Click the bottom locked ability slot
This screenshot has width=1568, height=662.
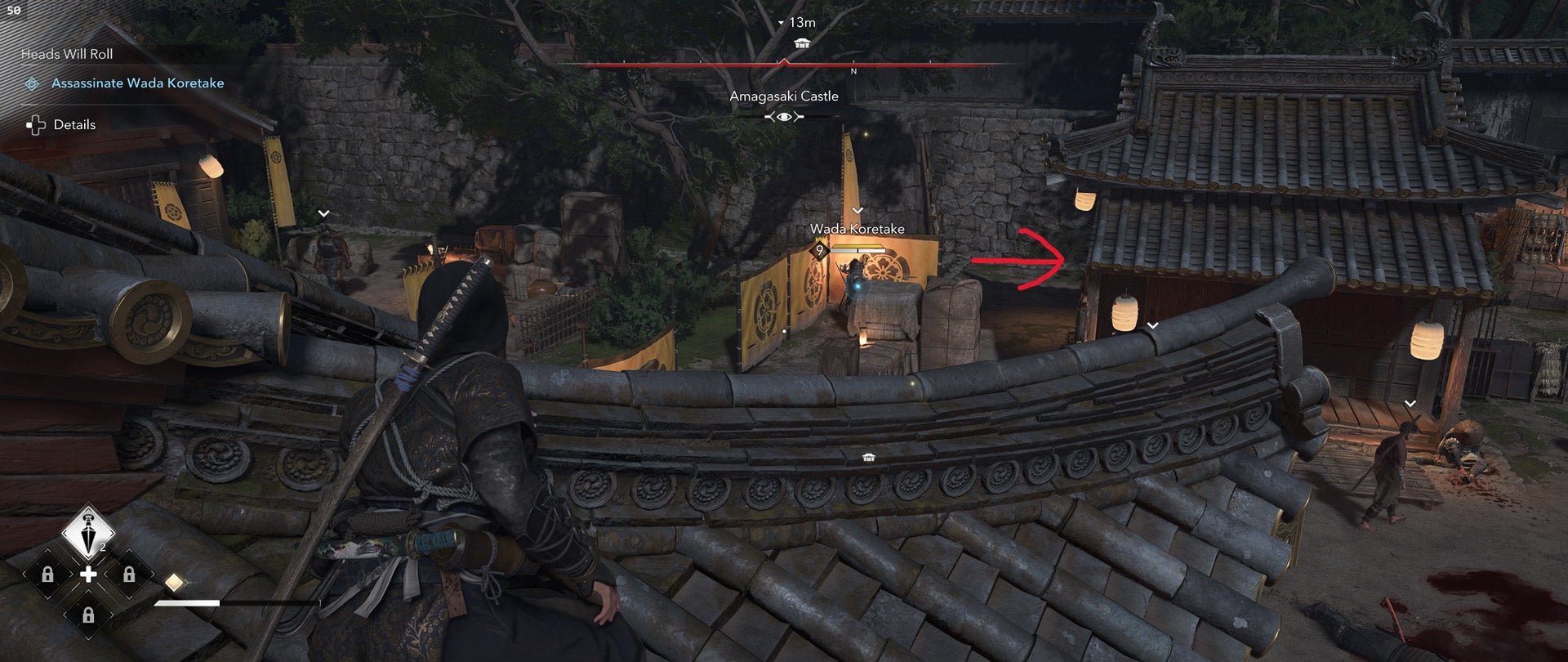click(88, 615)
